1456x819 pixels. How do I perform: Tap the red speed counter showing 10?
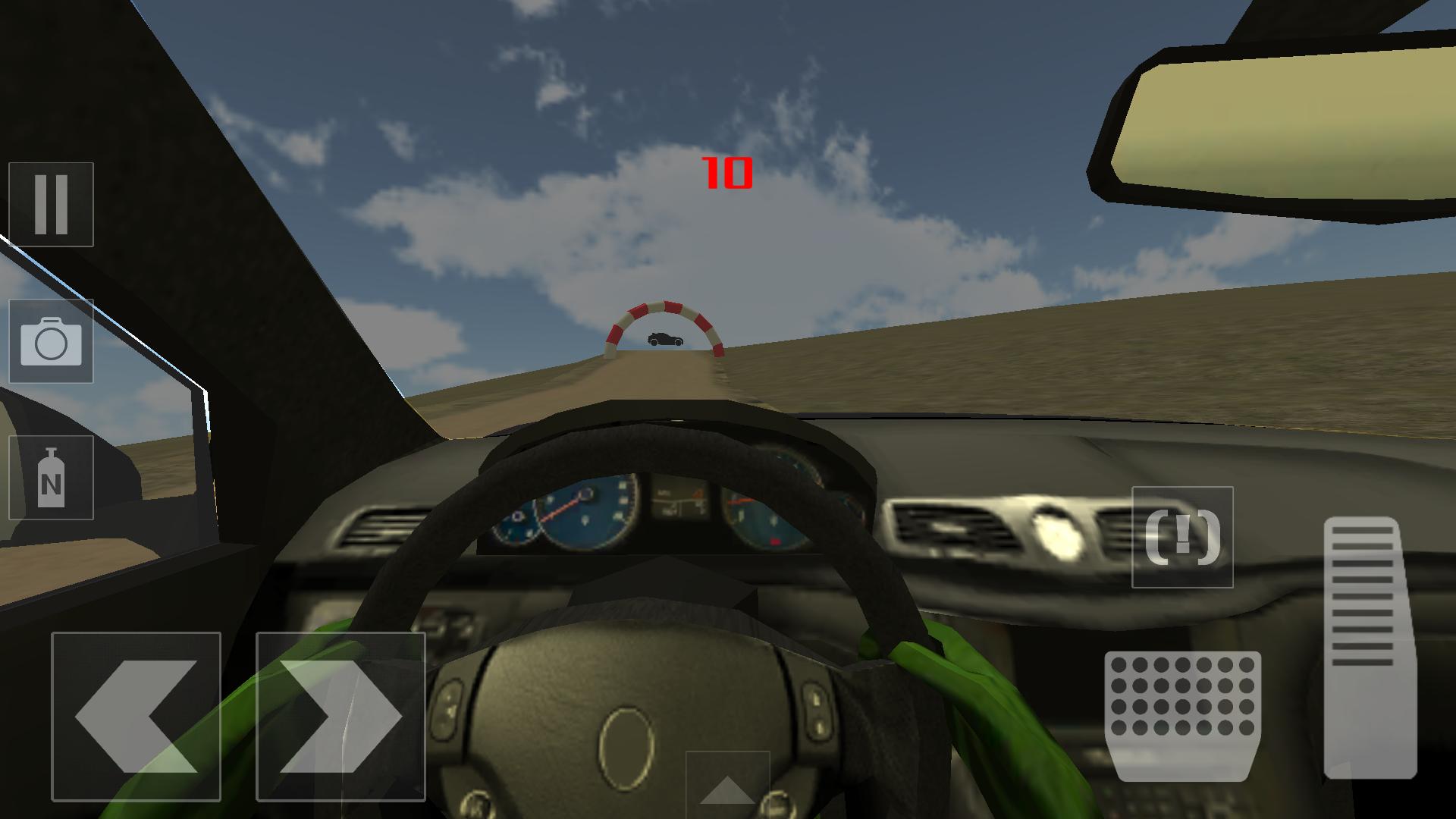pos(726,173)
